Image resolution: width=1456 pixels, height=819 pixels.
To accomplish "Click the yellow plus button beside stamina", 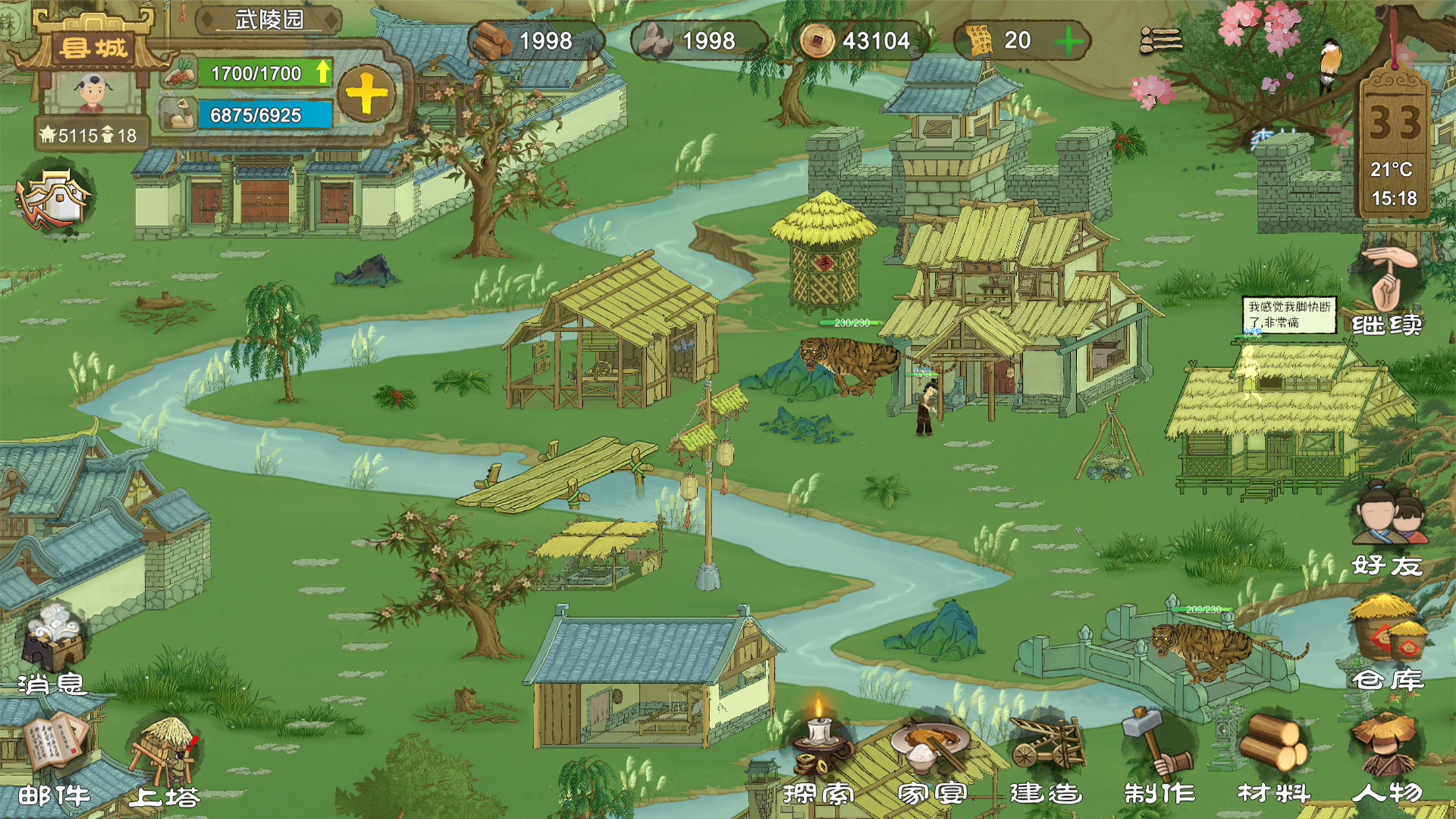I will point(367,94).
